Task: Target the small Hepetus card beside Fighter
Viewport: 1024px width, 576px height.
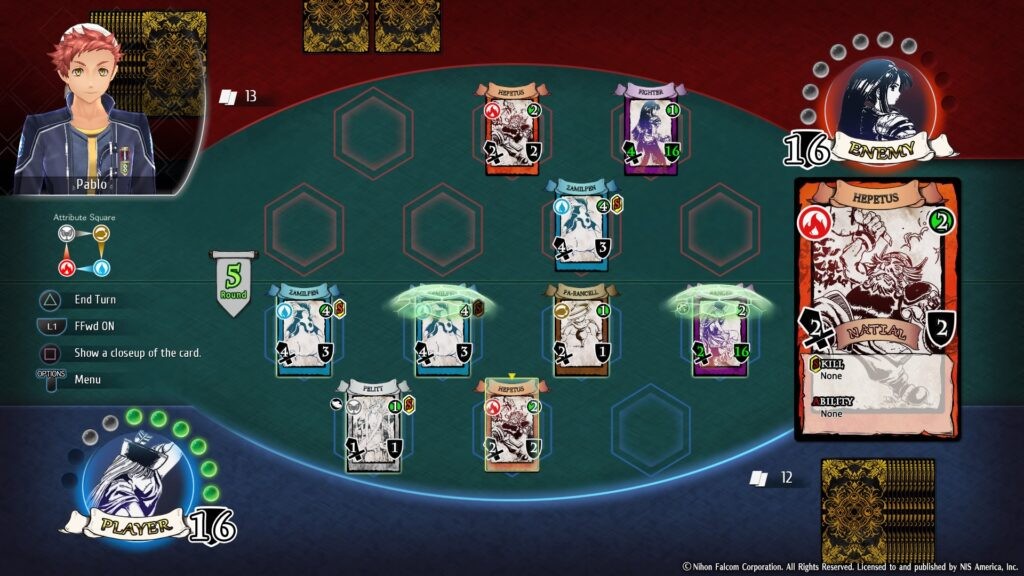Action: (x=512, y=131)
